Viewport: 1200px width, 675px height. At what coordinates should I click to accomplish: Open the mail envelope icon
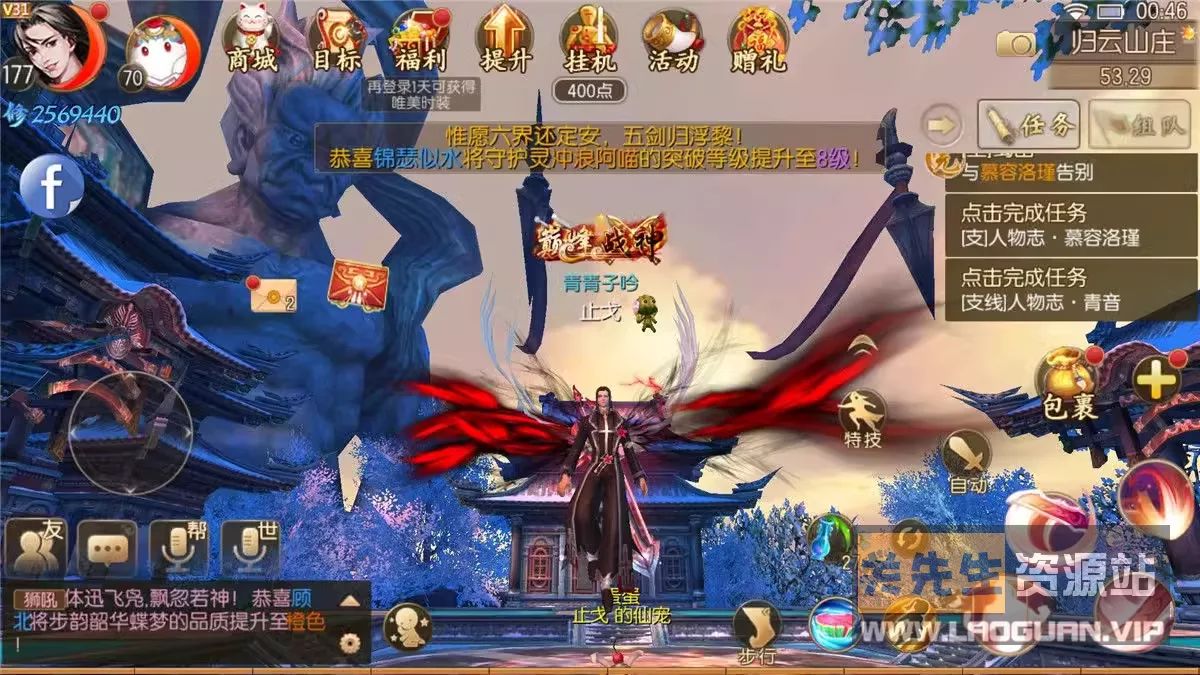(272, 294)
